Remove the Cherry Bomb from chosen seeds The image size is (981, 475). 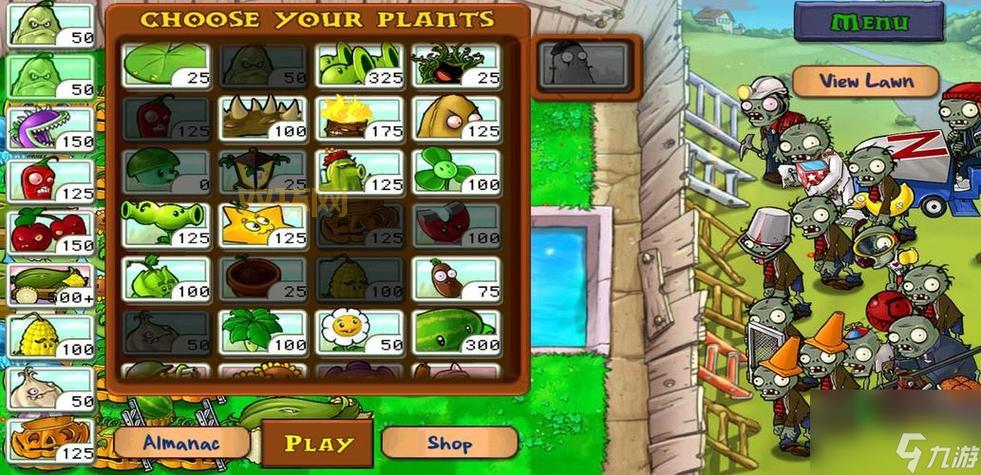(50, 231)
